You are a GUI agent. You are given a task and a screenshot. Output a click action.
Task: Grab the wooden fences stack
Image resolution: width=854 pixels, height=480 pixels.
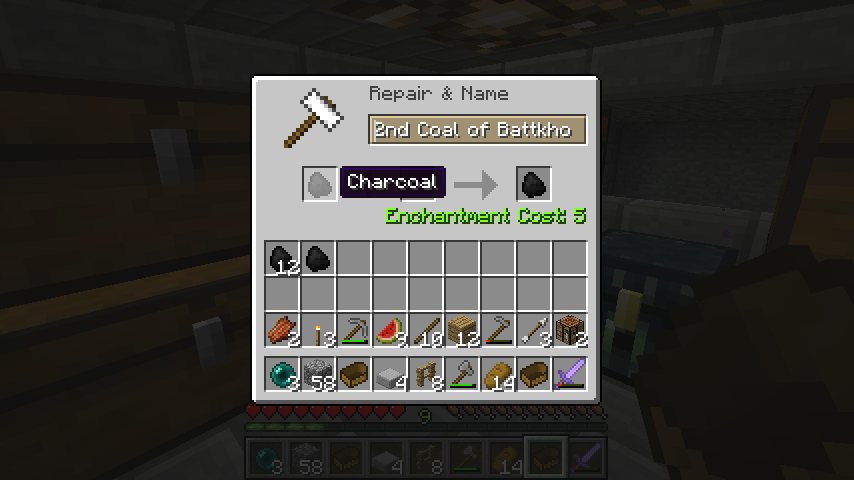tap(426, 375)
